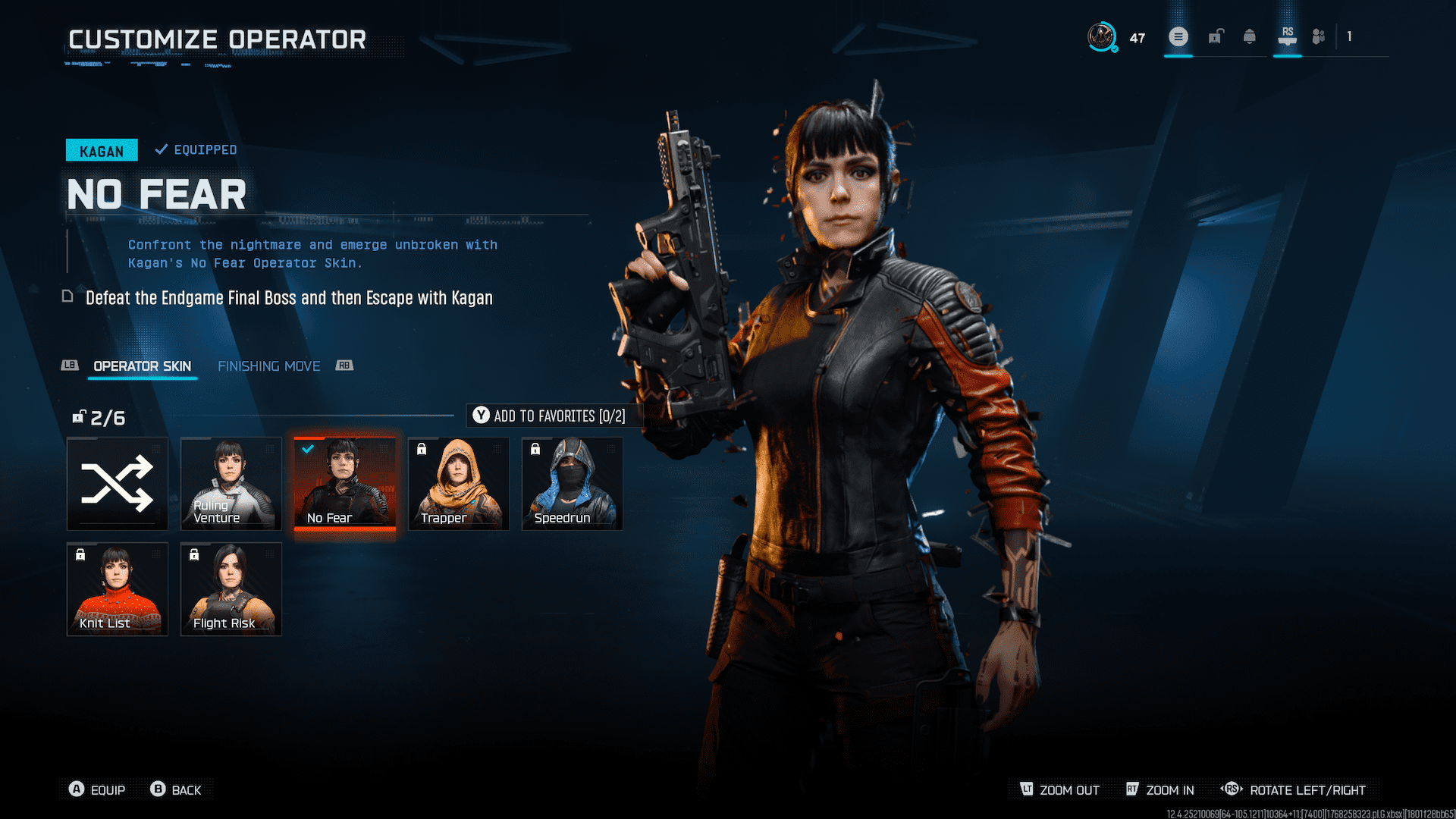Select the Knit List sweater skin
This screenshot has width=1456, height=819.
click(x=118, y=588)
